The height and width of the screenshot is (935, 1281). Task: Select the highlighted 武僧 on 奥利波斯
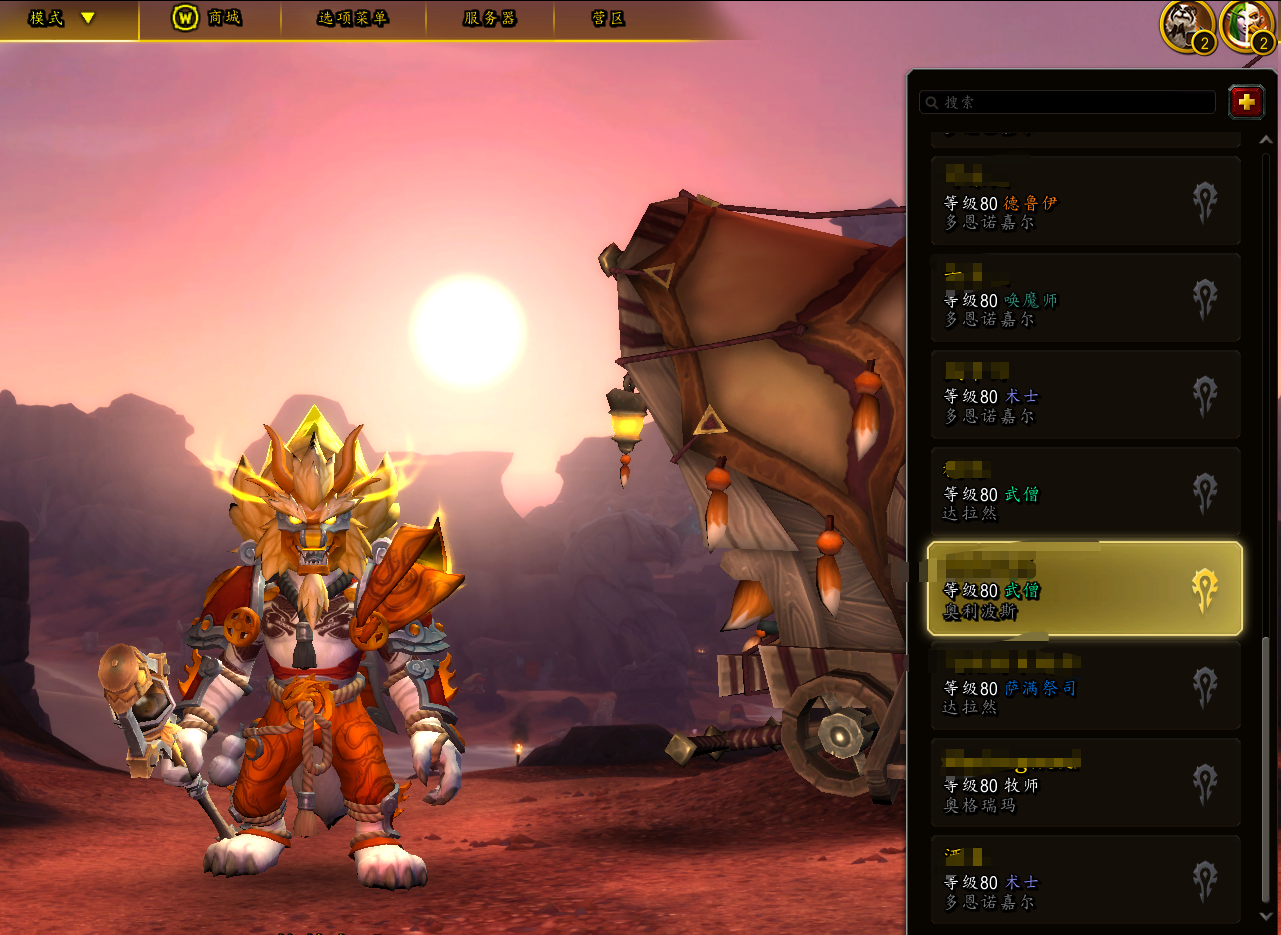1085,589
